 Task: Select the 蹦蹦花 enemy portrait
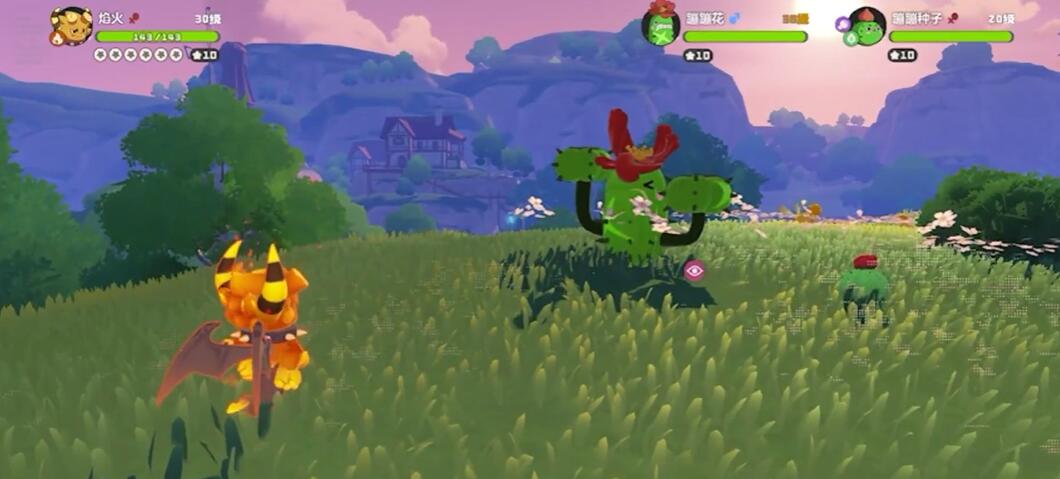(660, 25)
